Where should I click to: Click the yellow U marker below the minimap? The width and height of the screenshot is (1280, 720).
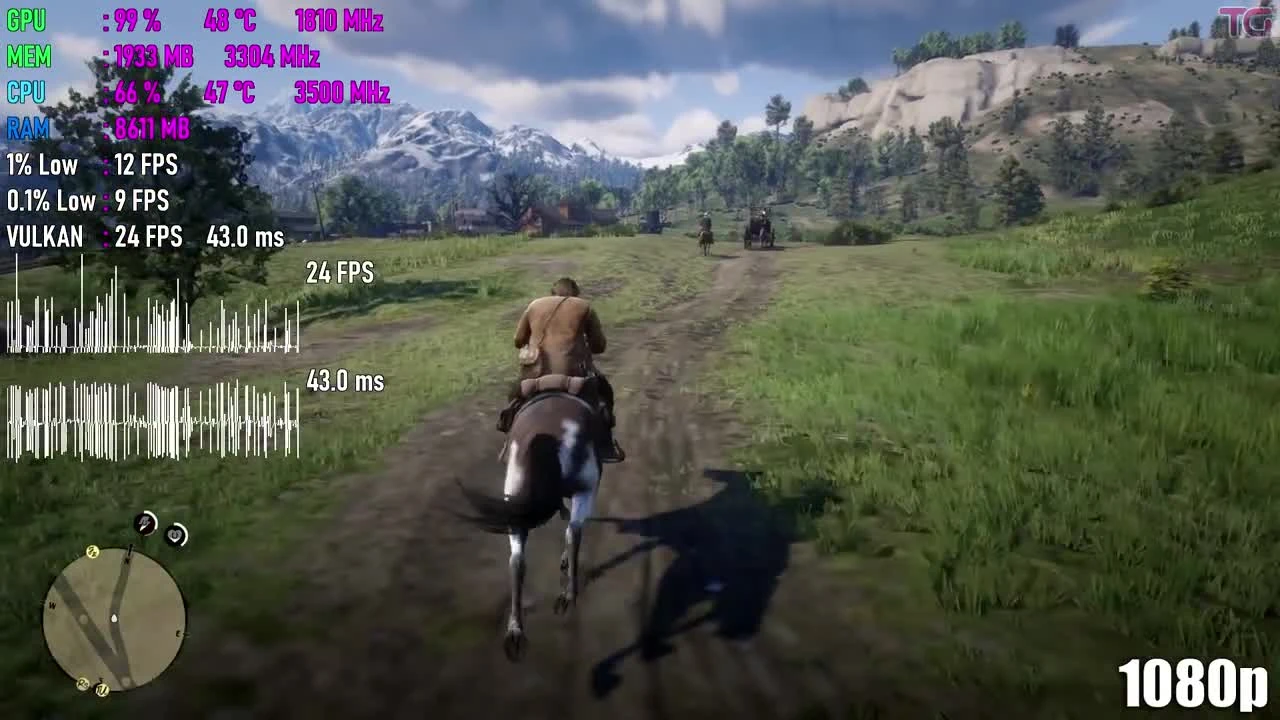coord(100,689)
